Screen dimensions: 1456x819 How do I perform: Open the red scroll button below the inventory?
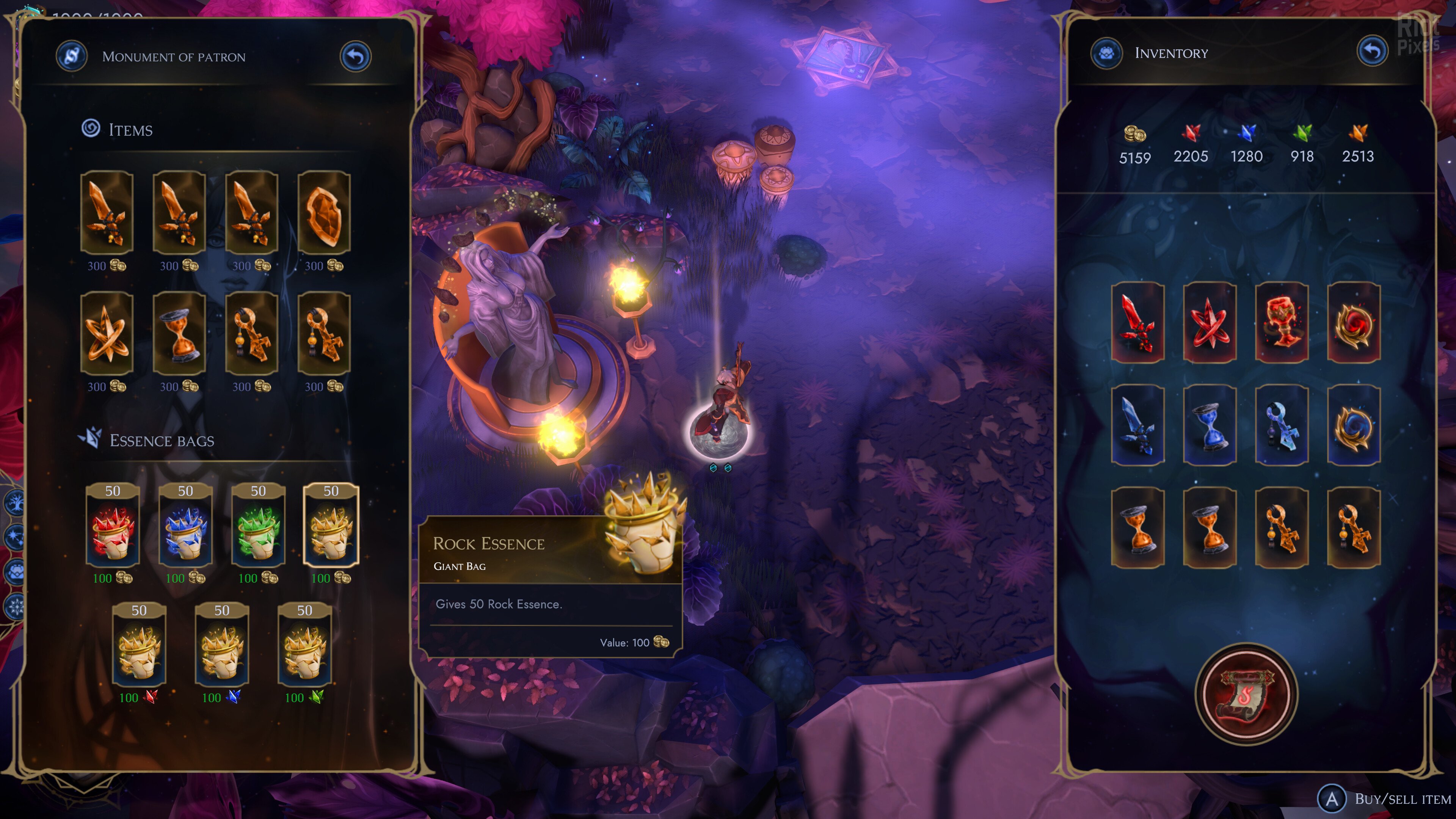(x=1246, y=694)
